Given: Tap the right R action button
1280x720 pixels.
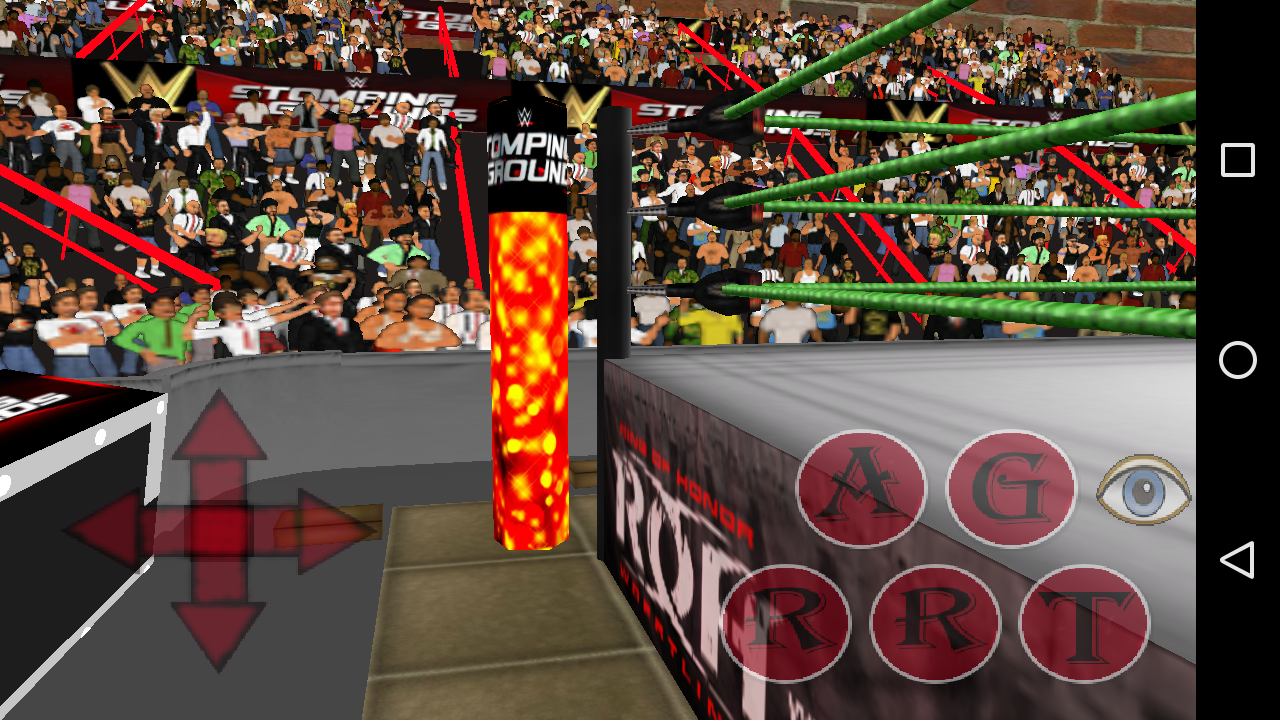Looking at the screenshot, I should 935,620.
